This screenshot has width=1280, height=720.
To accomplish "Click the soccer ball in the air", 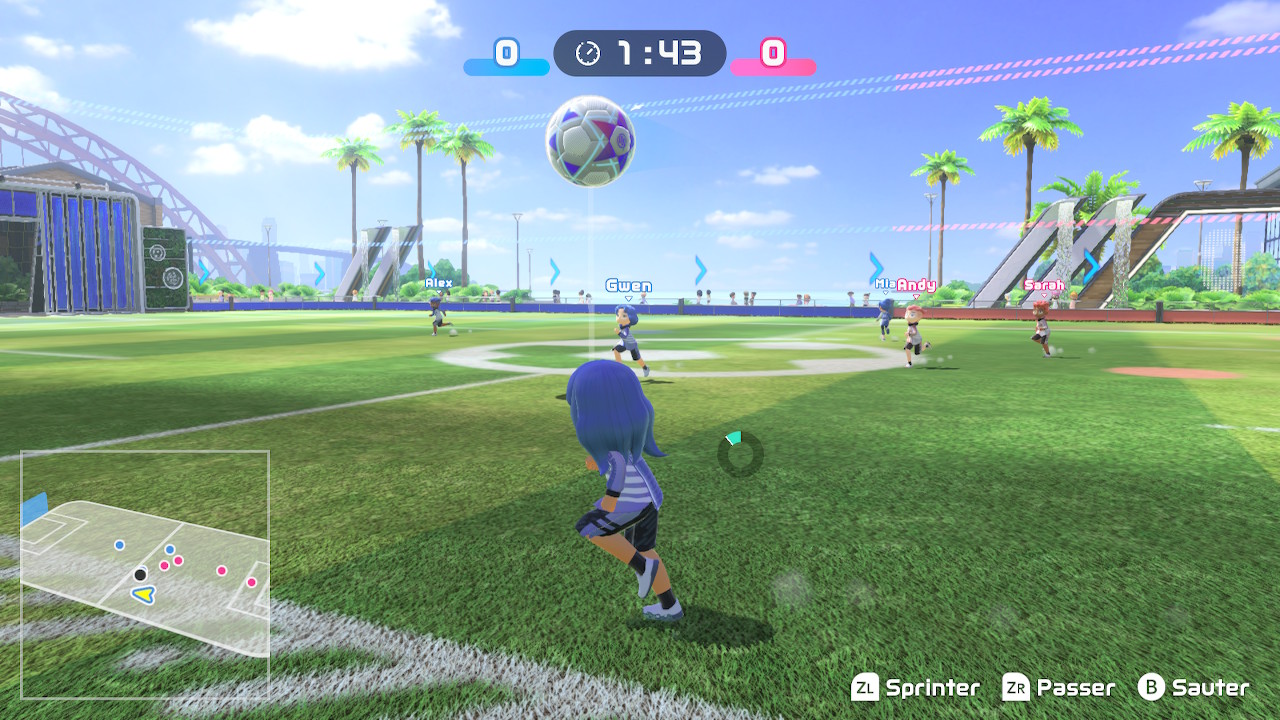I will click(590, 140).
